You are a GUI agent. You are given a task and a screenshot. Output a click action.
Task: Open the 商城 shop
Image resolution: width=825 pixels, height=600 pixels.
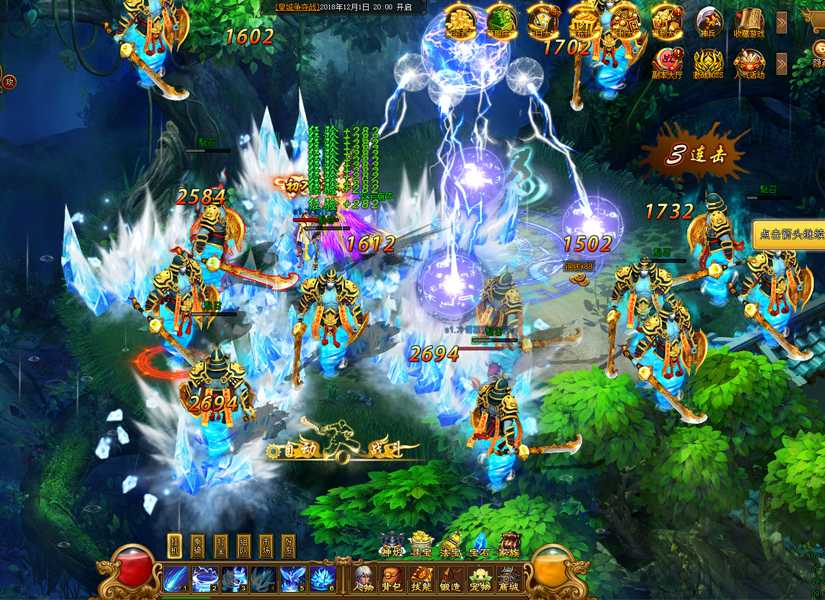[x=509, y=579]
